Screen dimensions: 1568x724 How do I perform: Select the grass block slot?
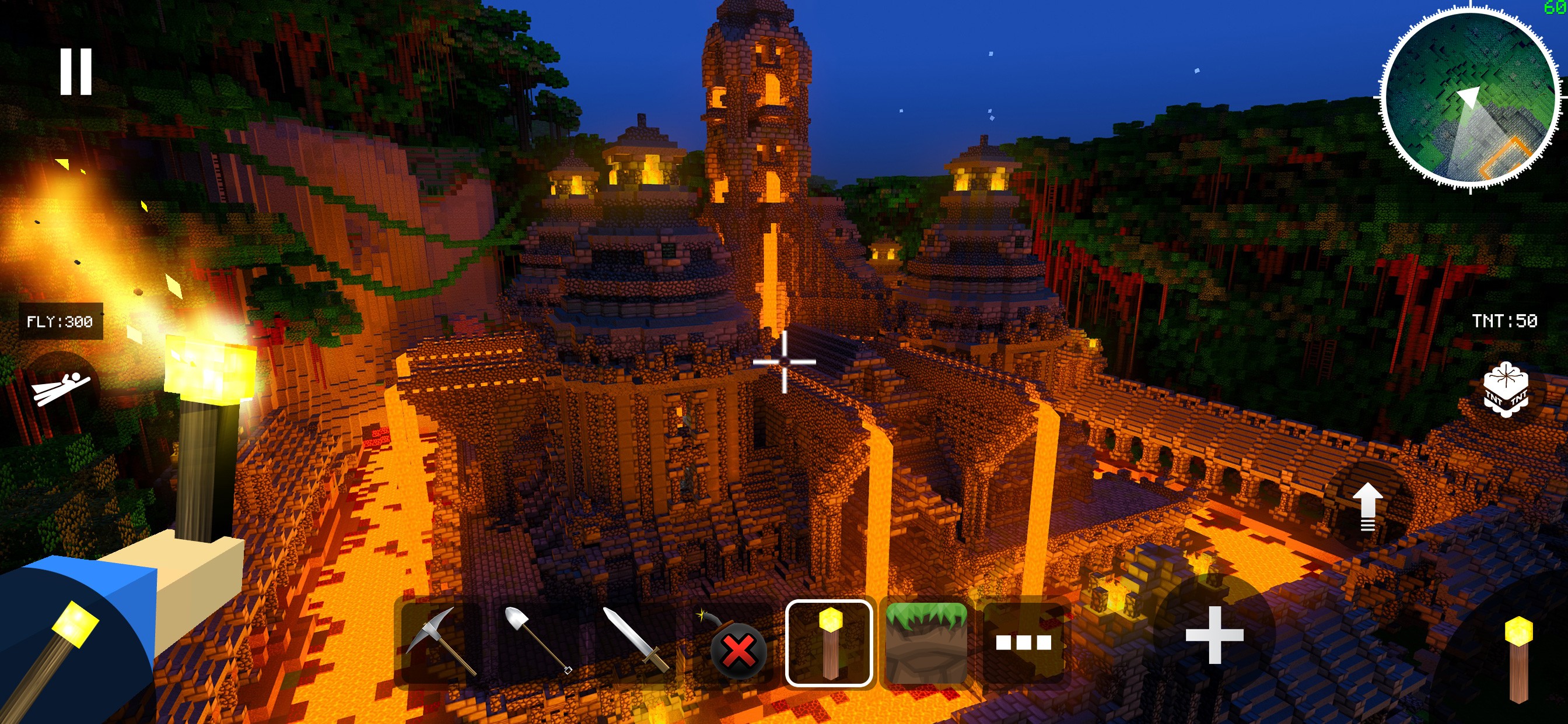(926, 643)
